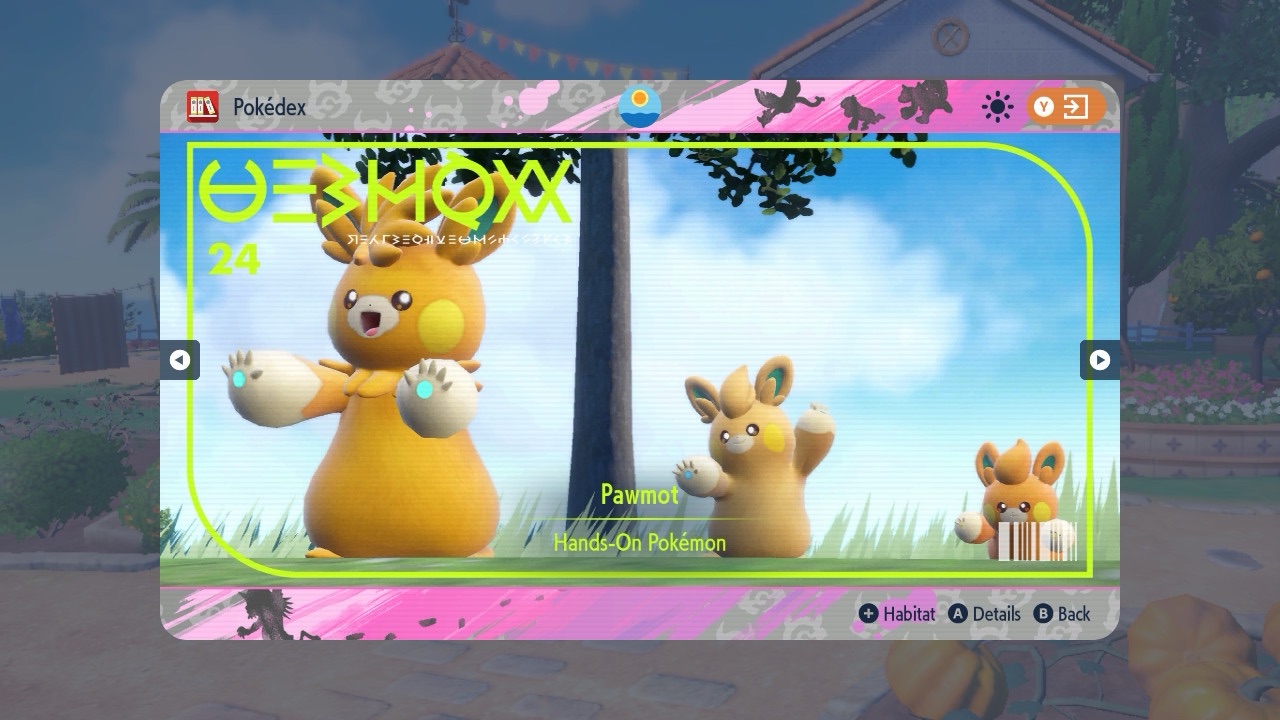Click the Pokédex book icon
The width and height of the screenshot is (1280, 720).
pos(201,105)
